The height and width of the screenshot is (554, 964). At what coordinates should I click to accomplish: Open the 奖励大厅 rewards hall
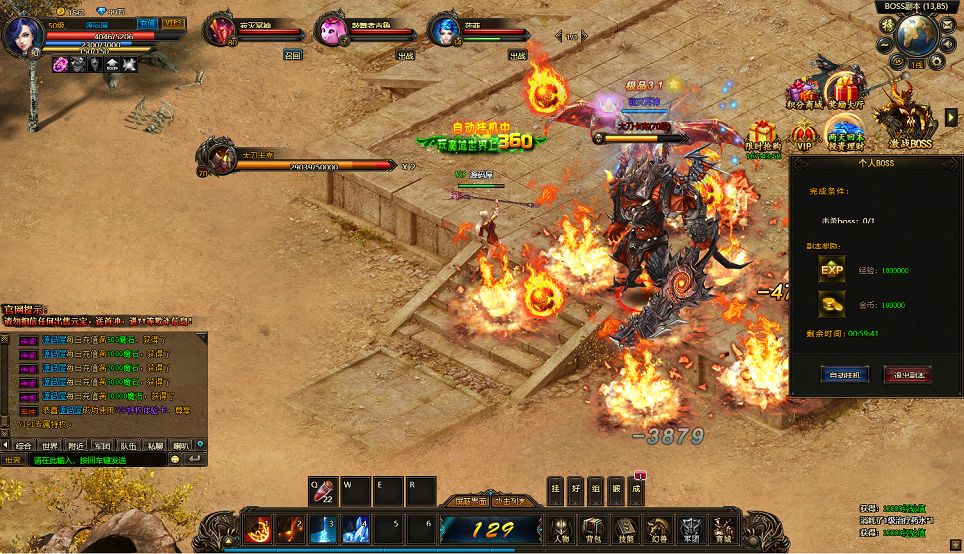846,88
